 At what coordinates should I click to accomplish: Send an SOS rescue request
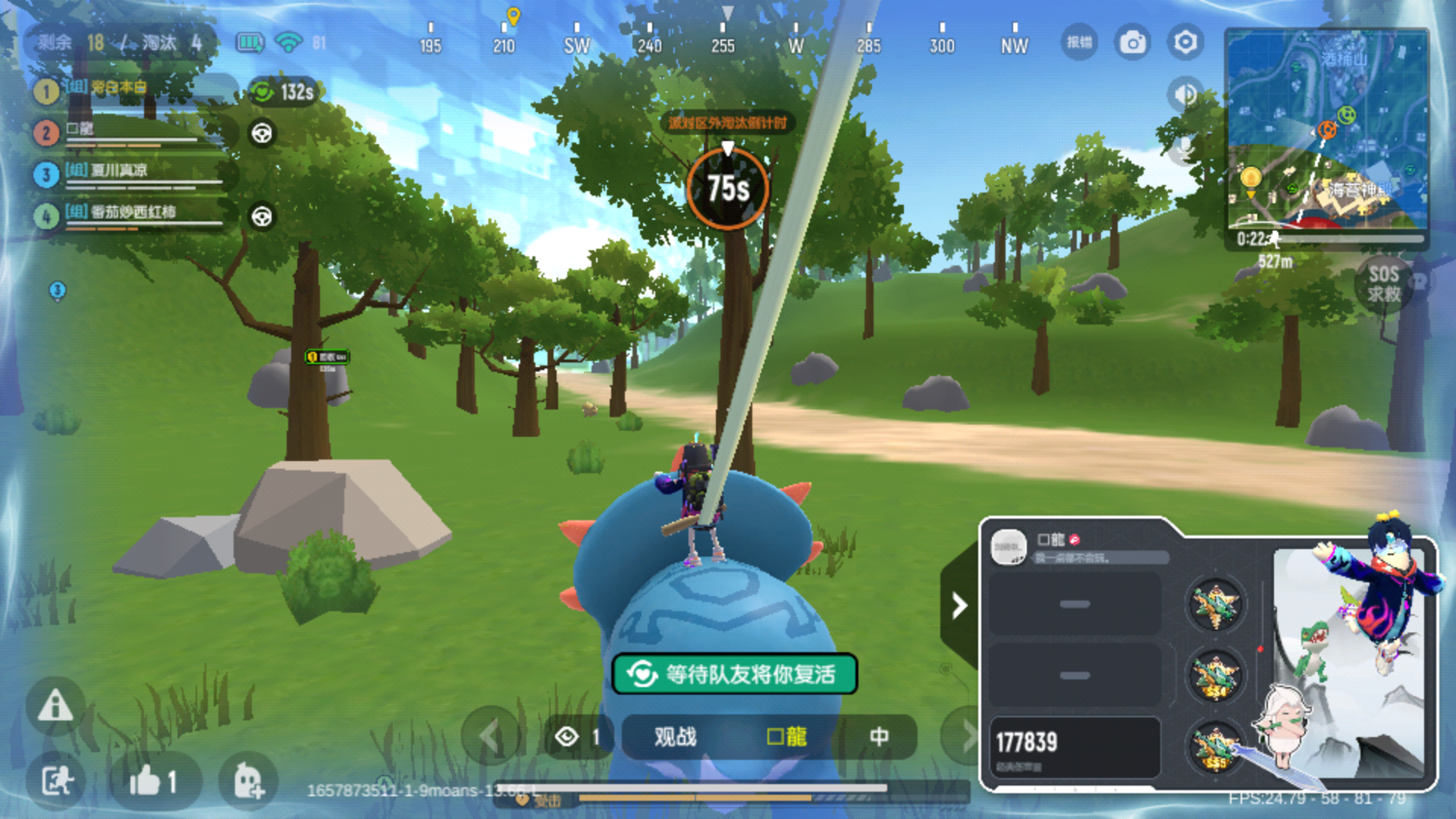coord(1384,284)
